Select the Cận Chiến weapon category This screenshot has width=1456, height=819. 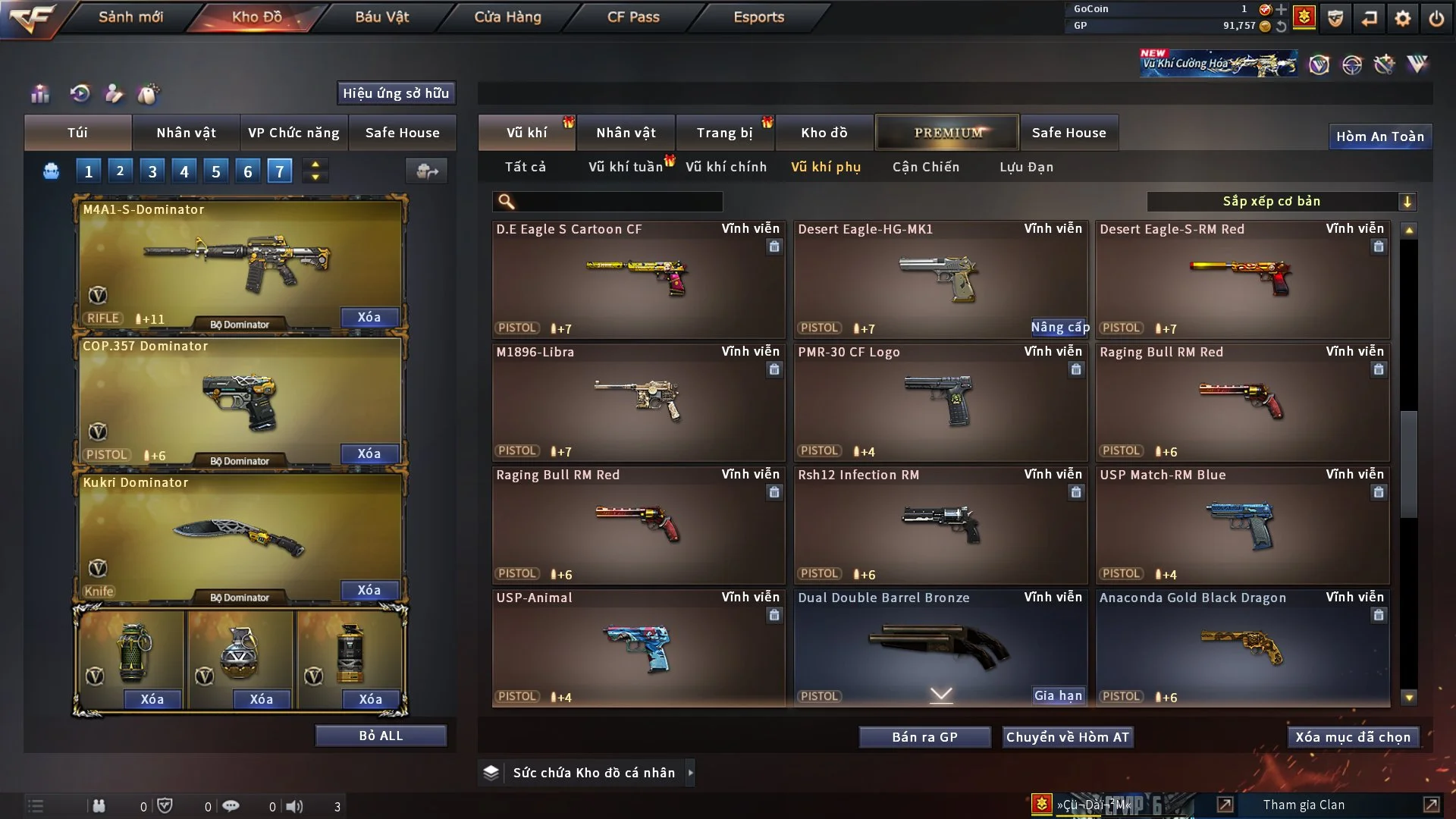tap(925, 167)
